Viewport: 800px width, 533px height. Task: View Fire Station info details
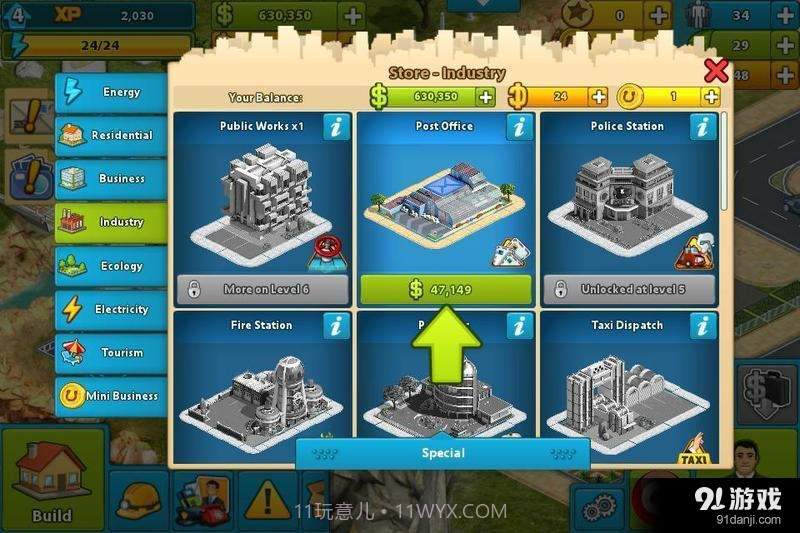click(x=336, y=326)
